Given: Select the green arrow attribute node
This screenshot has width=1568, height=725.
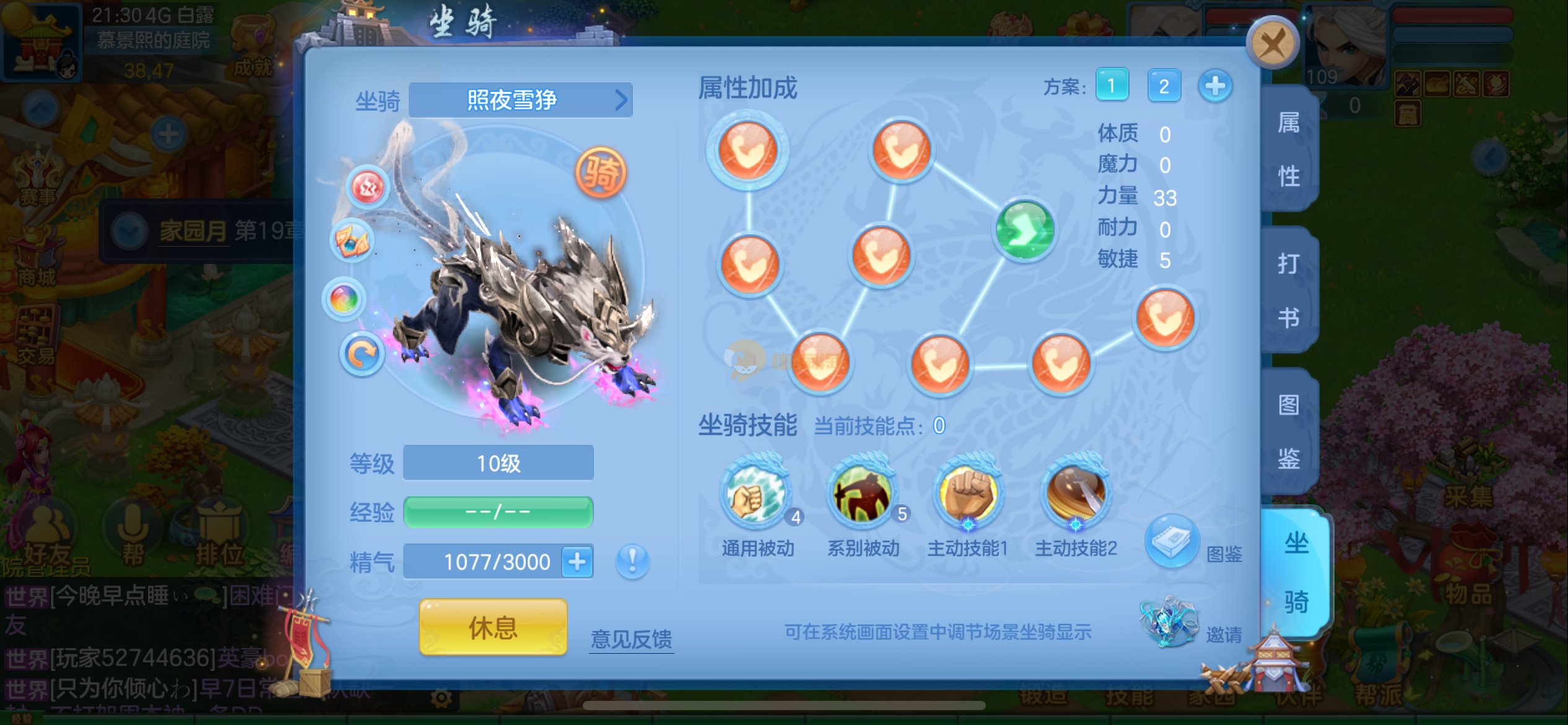Looking at the screenshot, I should tap(1025, 230).
